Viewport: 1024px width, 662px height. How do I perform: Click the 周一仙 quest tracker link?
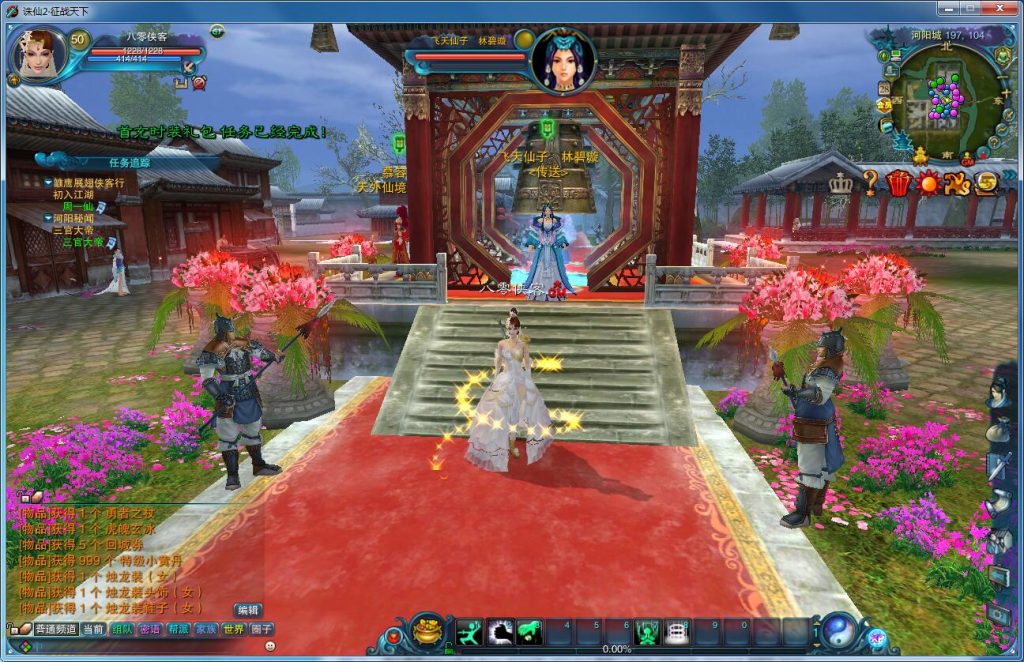(77, 207)
